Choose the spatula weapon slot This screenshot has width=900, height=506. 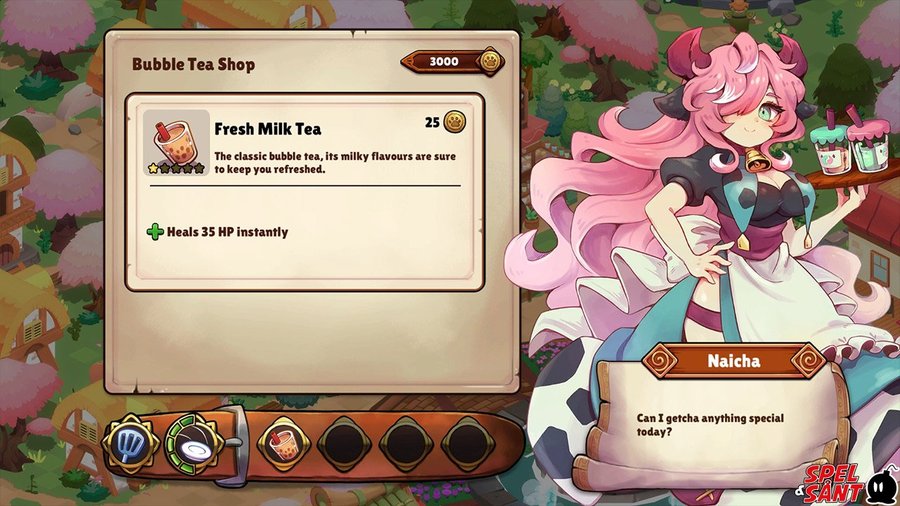tap(130, 443)
